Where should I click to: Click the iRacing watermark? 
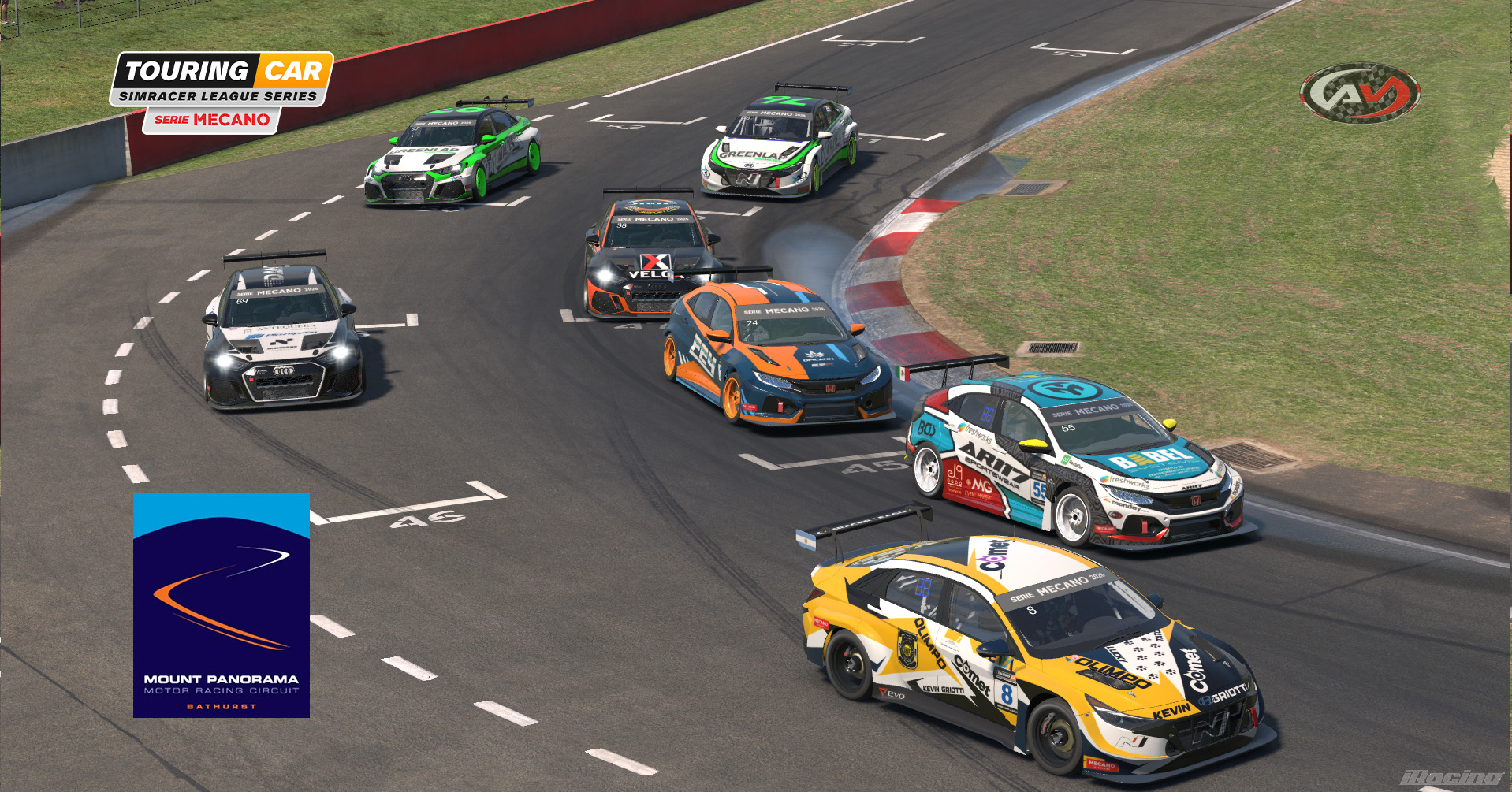[x=1452, y=778]
